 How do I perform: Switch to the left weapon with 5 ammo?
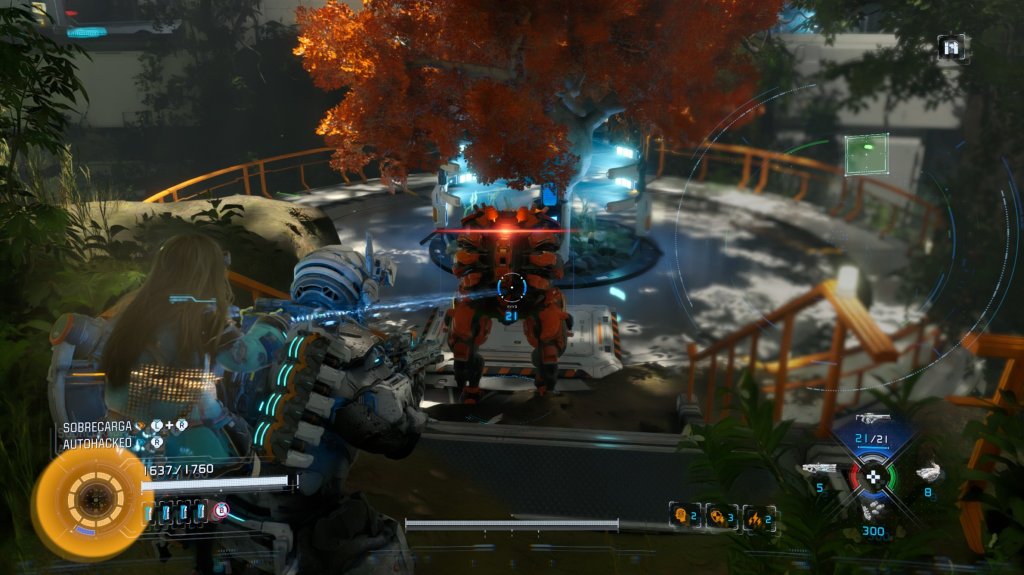(x=819, y=469)
